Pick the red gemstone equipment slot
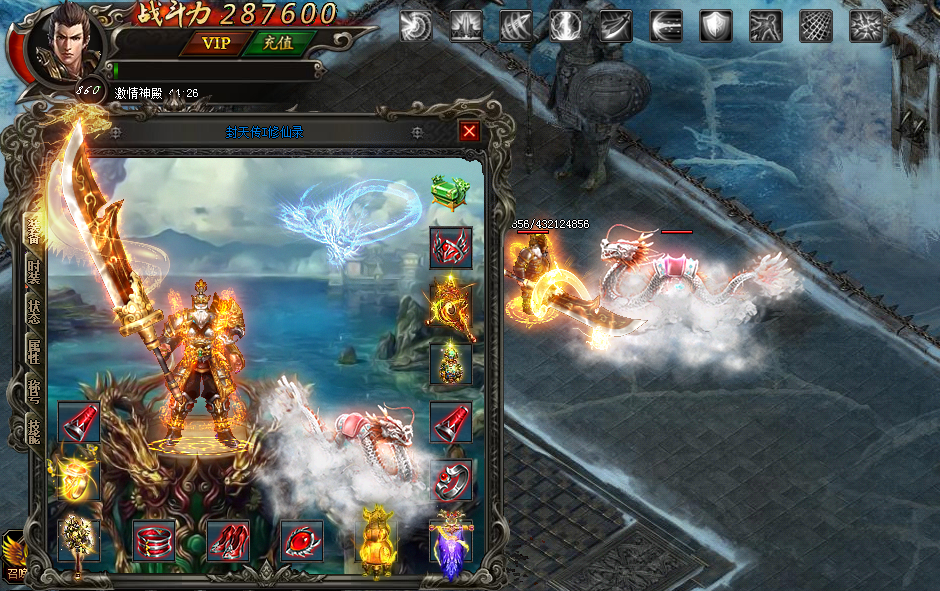The height and width of the screenshot is (591, 940). click(x=301, y=541)
